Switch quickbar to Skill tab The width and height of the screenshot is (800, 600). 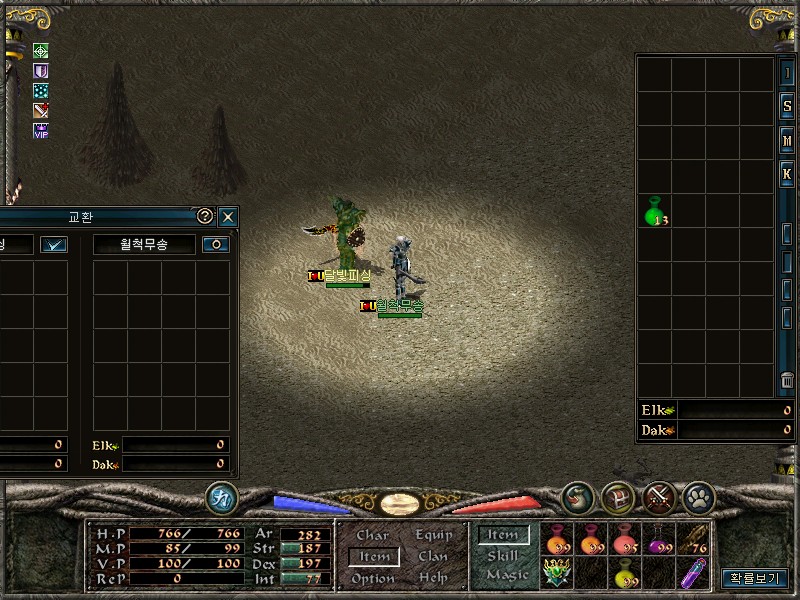point(503,555)
